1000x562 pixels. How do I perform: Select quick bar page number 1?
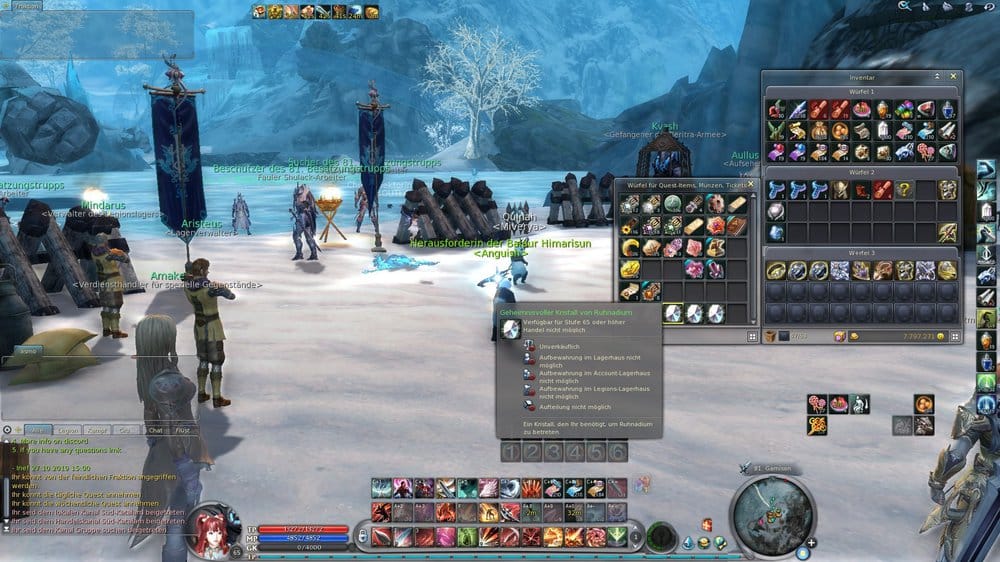[510, 452]
